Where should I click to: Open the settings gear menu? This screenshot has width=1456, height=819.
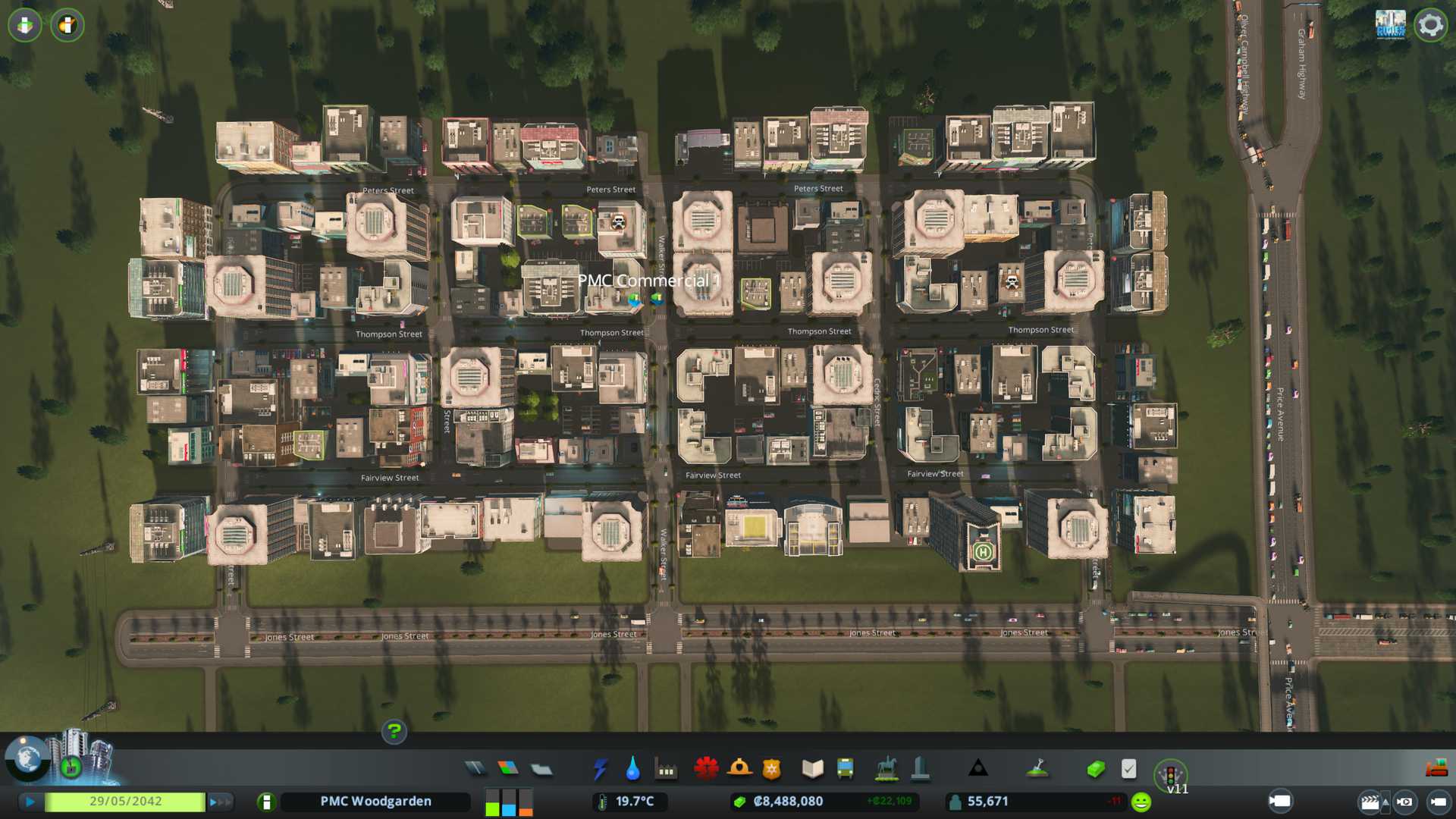(1430, 25)
